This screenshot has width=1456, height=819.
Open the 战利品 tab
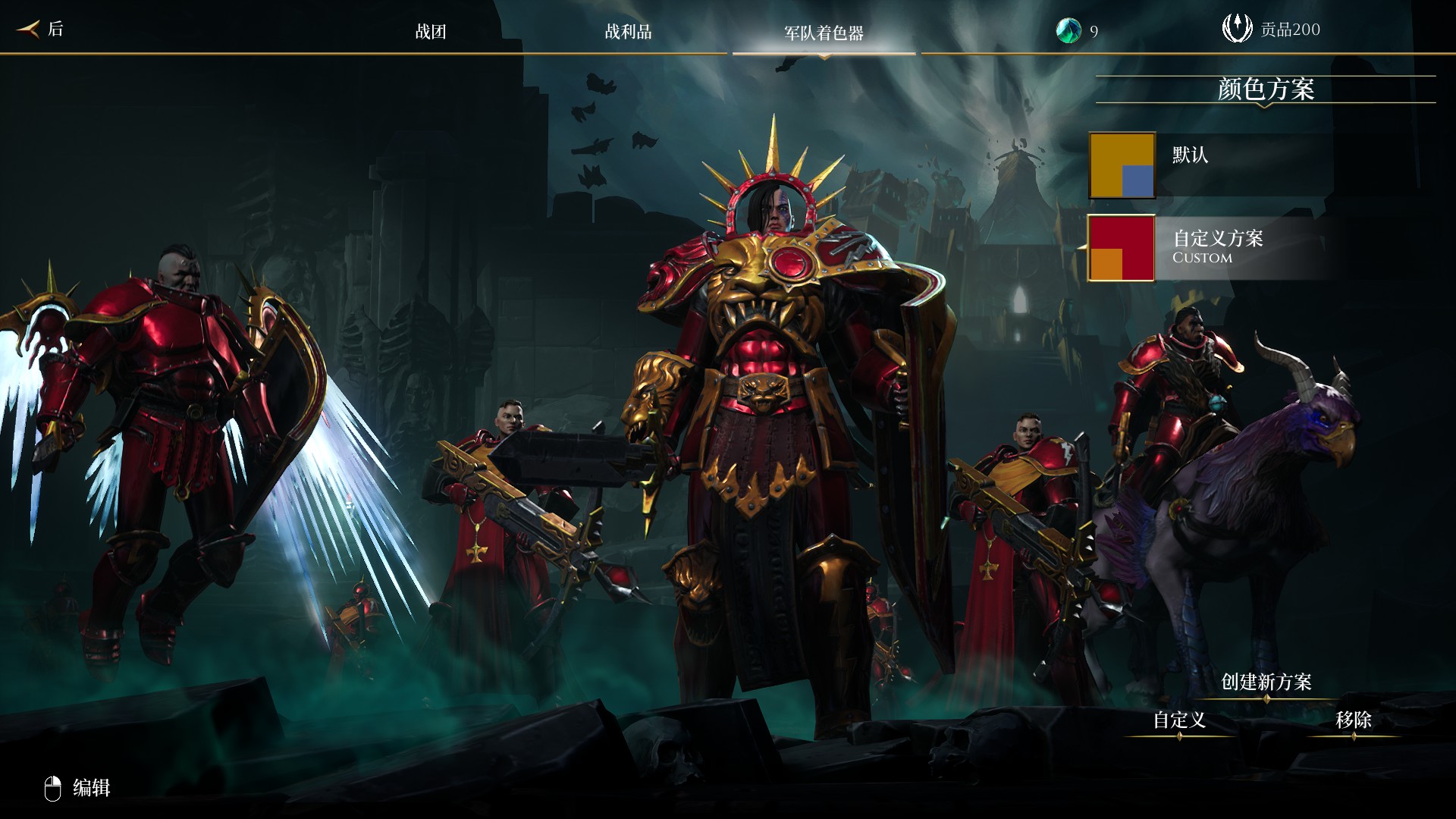(628, 32)
